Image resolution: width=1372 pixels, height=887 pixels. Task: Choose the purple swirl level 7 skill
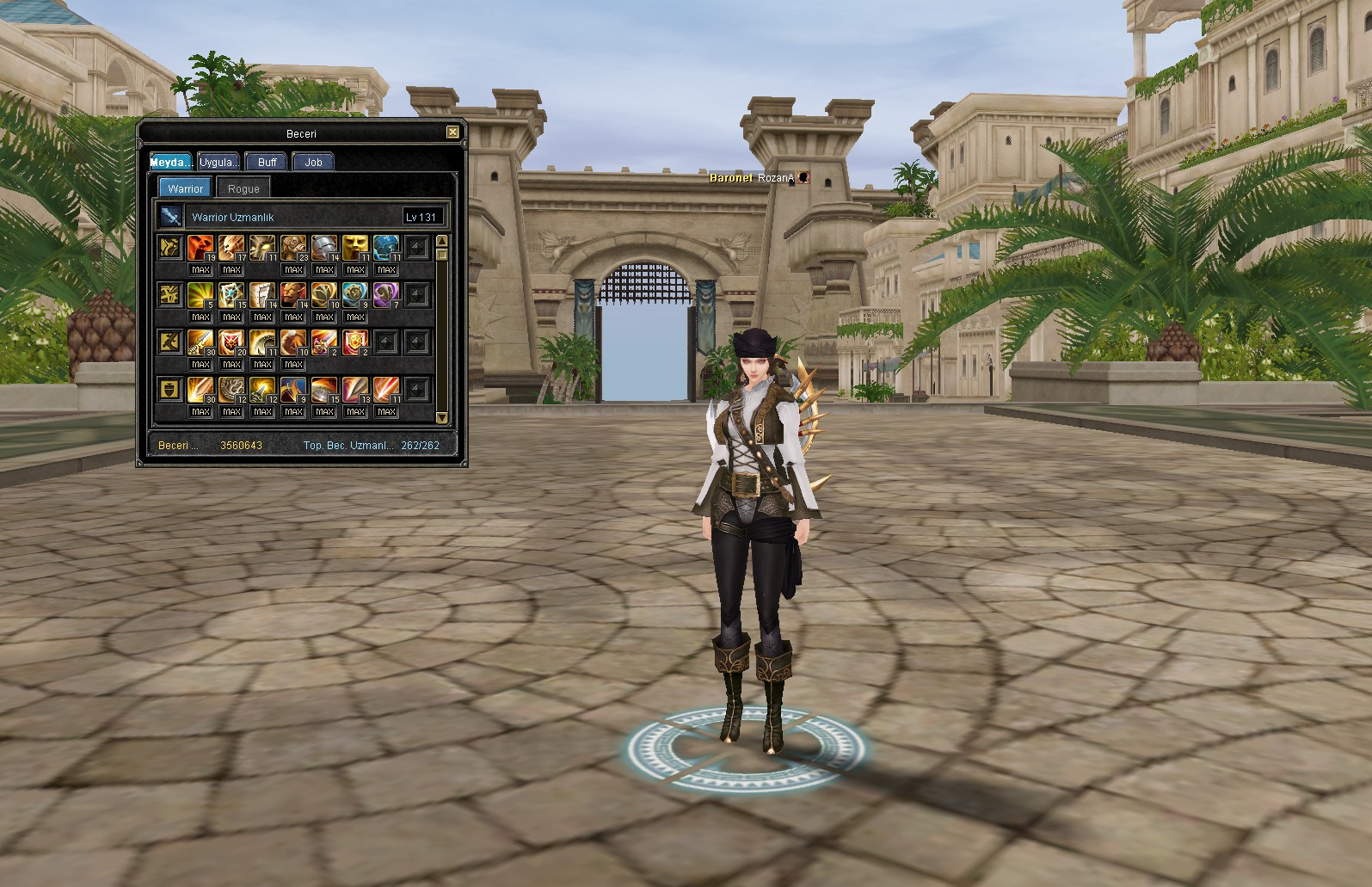tap(386, 295)
